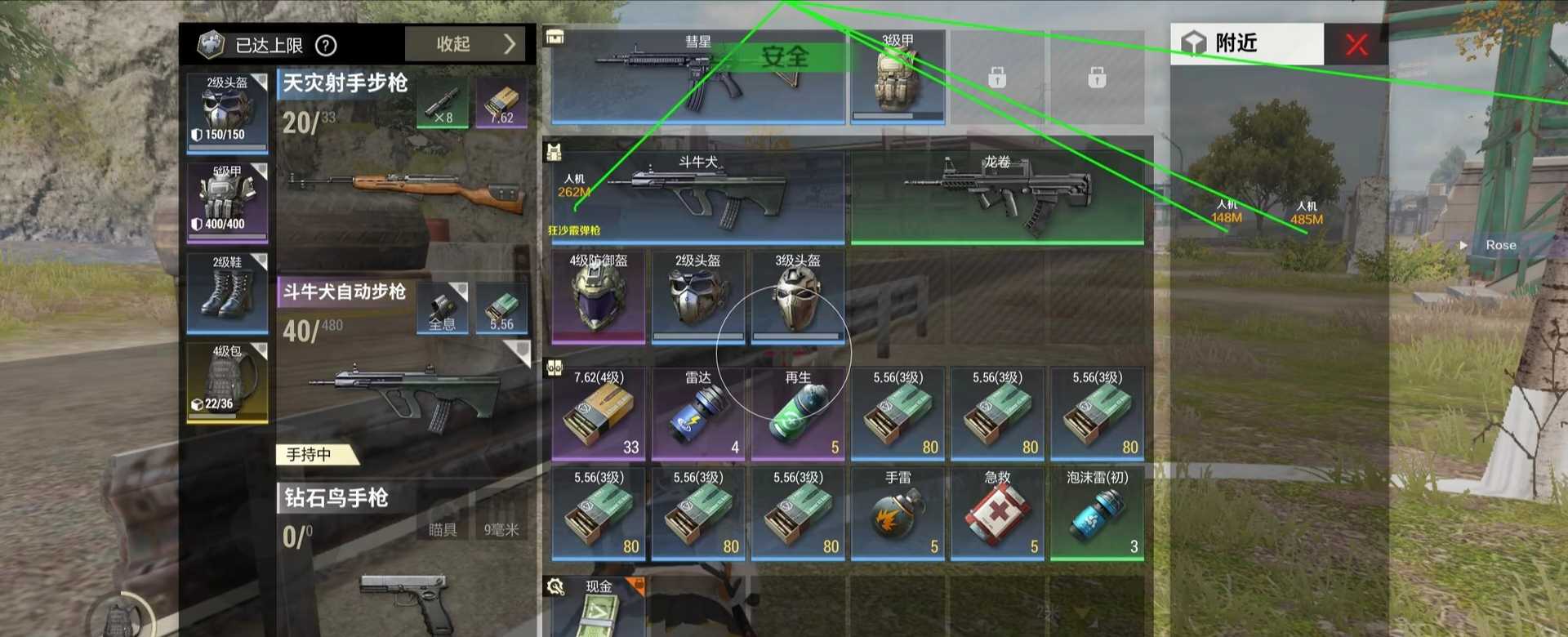Select the 手雷 grenade stack
Image resolution: width=1568 pixels, height=637 pixels.
[x=898, y=513]
